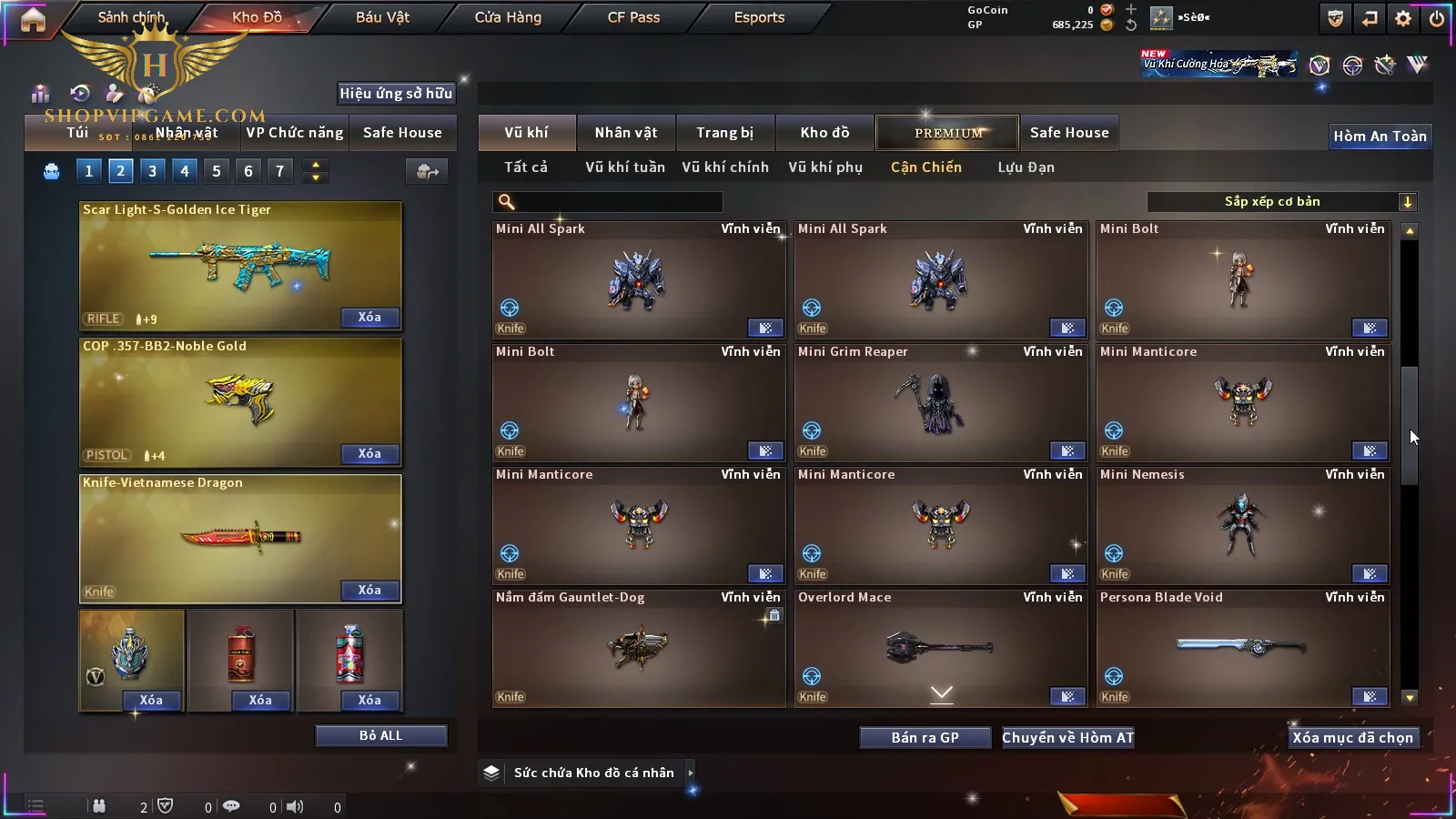Image resolution: width=1456 pixels, height=819 pixels.
Task: Open the PREMIUM tab
Action: tap(948, 133)
